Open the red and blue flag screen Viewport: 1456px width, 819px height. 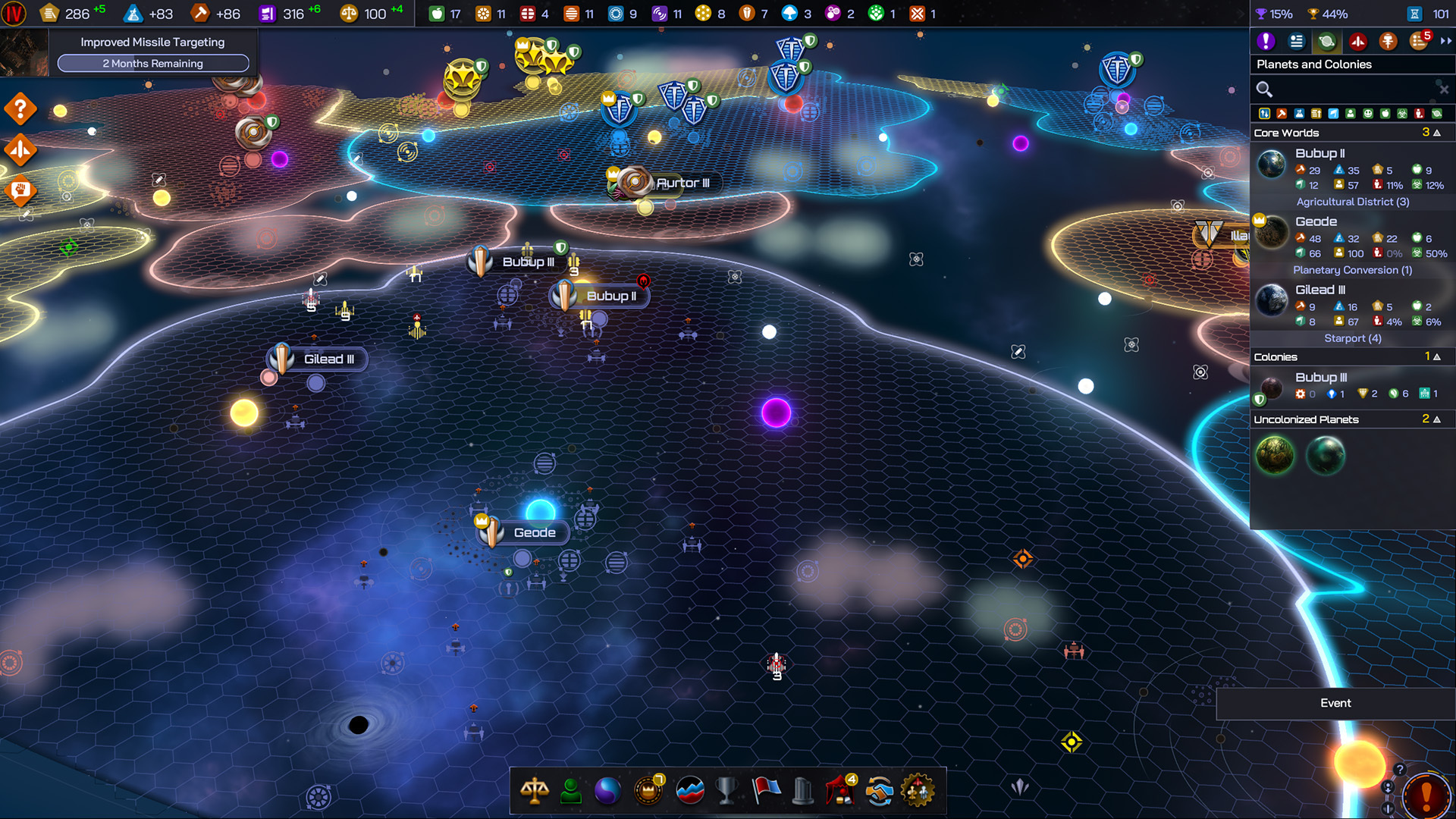point(766,791)
